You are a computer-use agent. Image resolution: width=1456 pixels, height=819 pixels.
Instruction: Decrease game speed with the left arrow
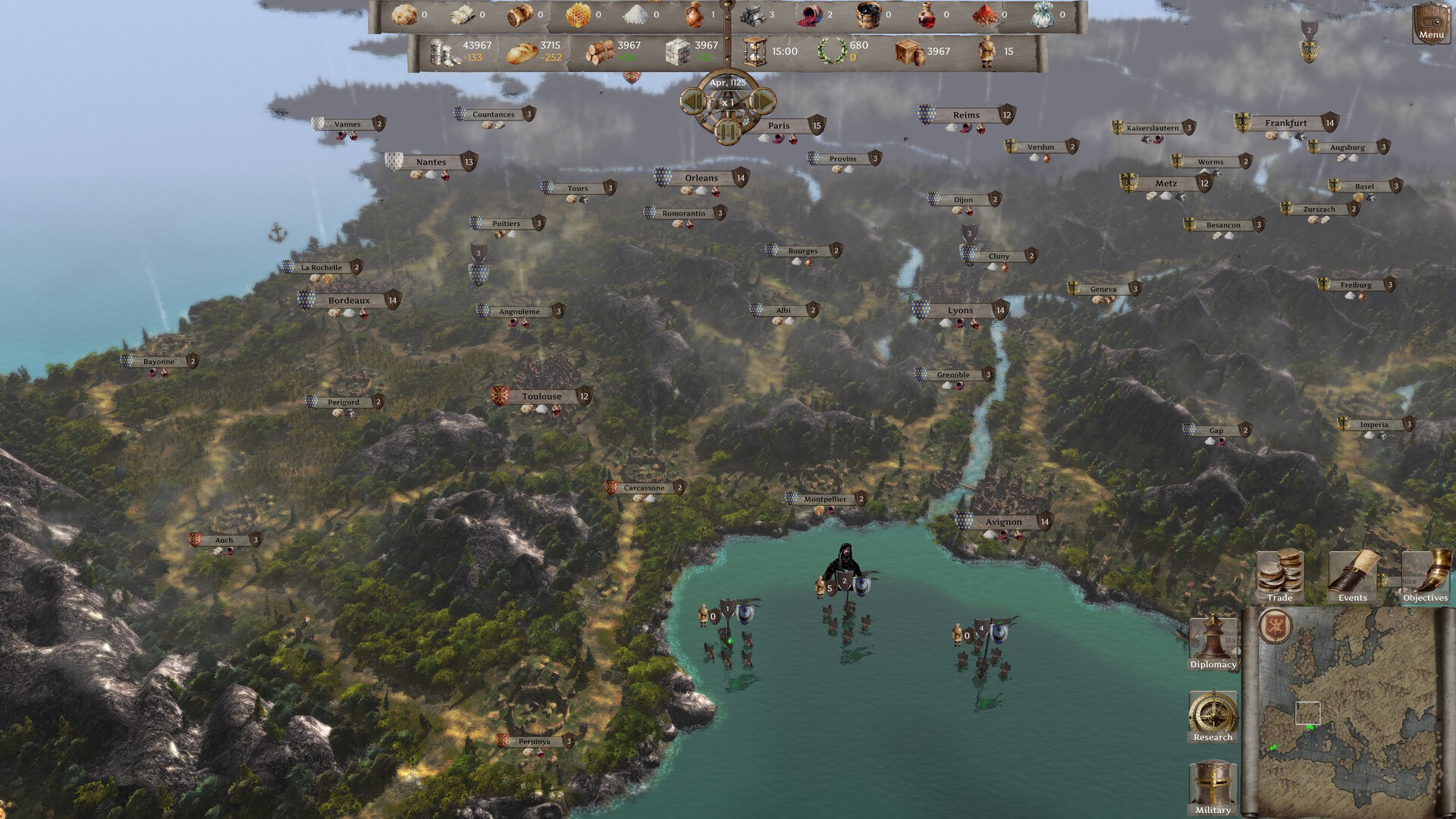pos(692,102)
